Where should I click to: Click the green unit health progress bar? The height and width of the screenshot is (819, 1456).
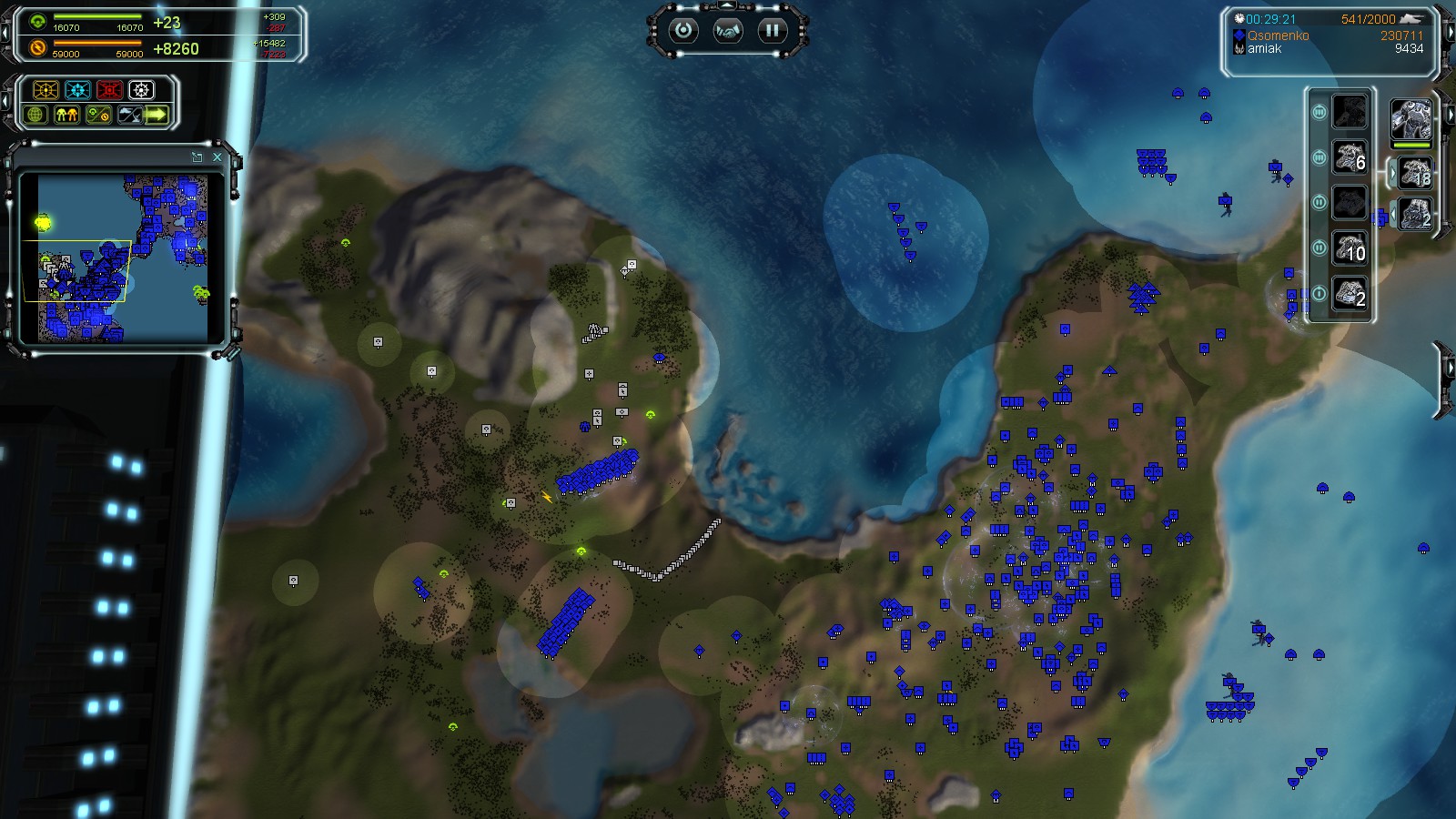pyautogui.click(x=1410, y=146)
